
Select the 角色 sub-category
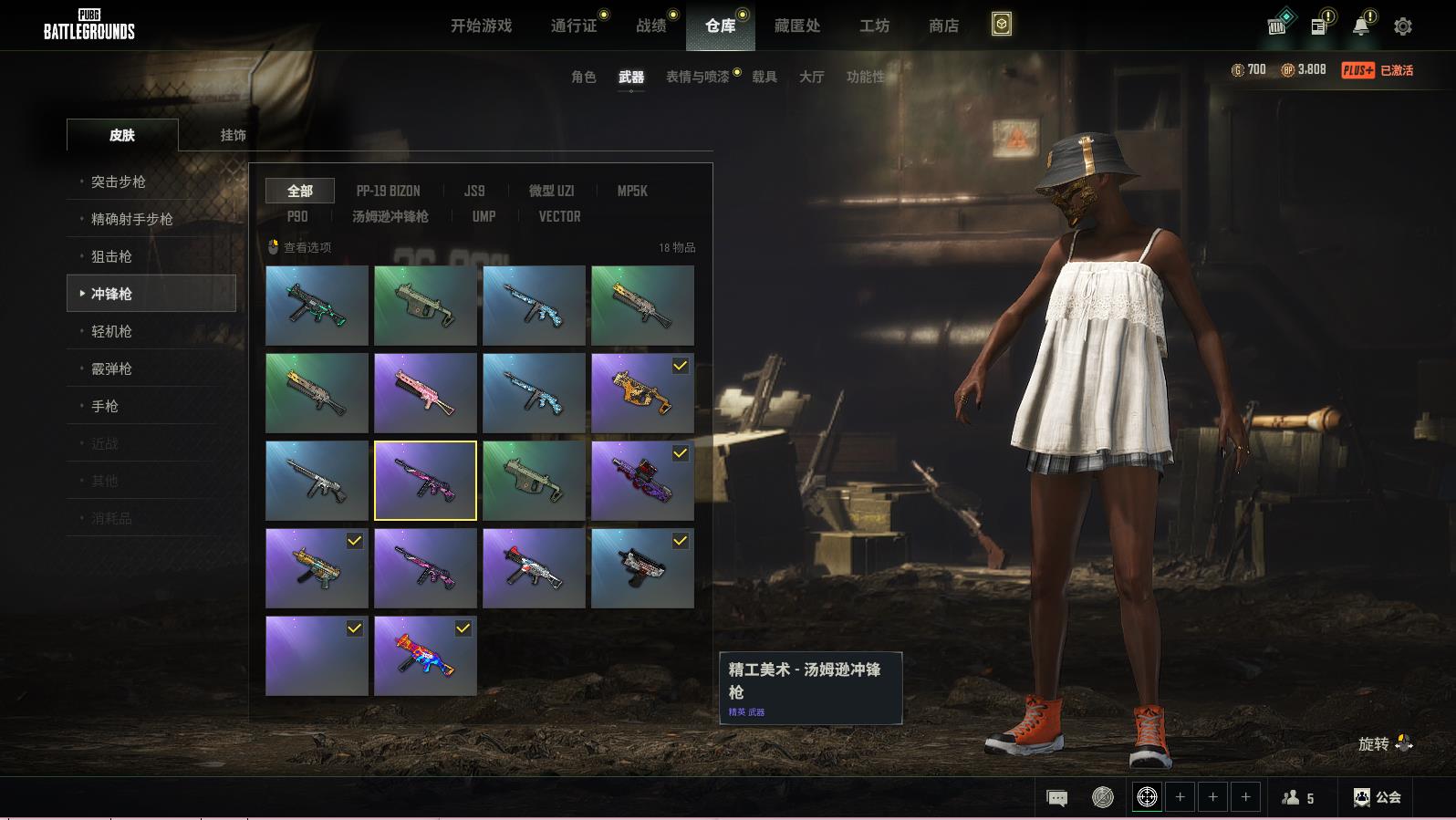[583, 77]
